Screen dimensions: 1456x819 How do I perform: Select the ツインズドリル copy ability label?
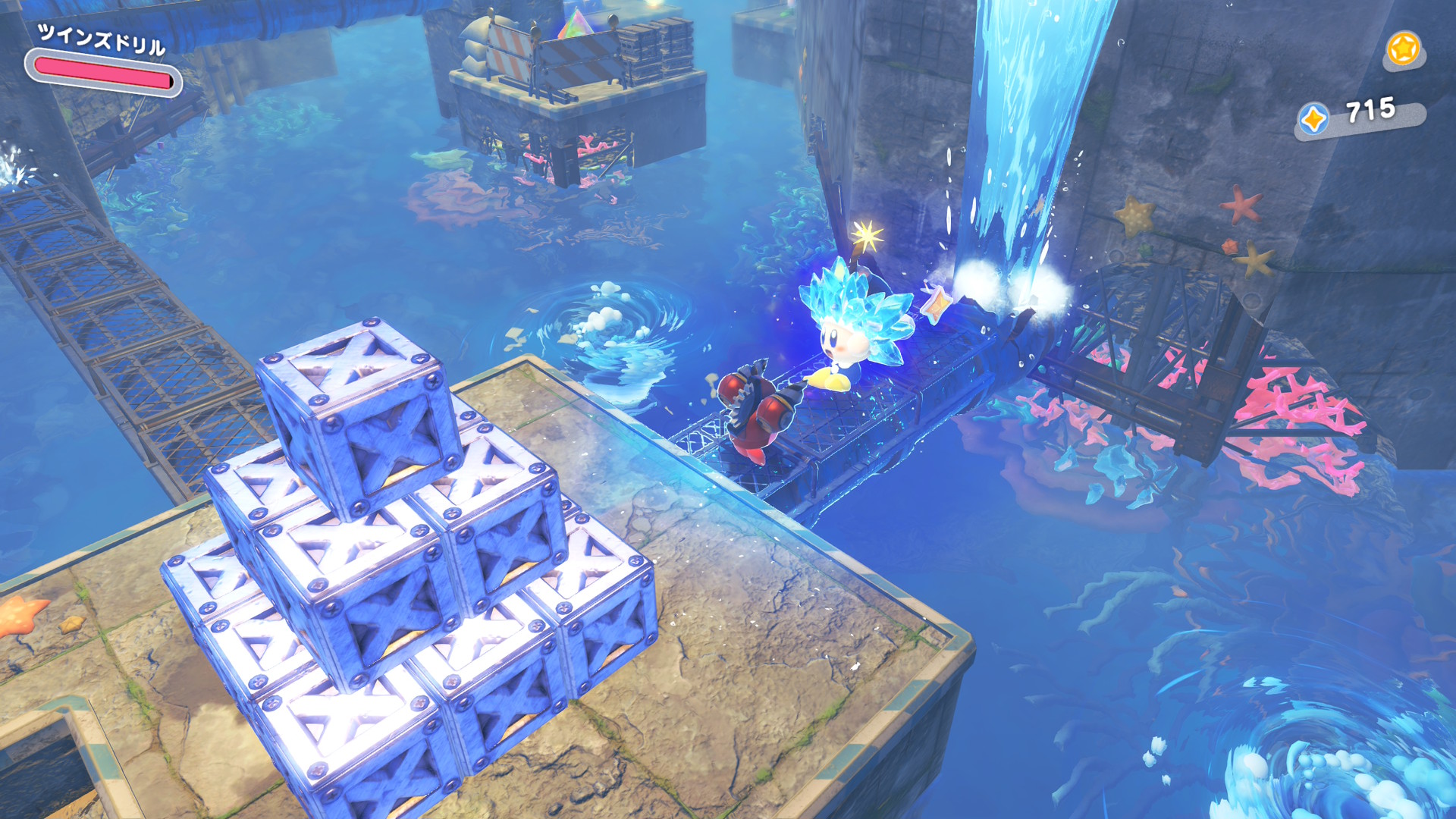(x=101, y=39)
